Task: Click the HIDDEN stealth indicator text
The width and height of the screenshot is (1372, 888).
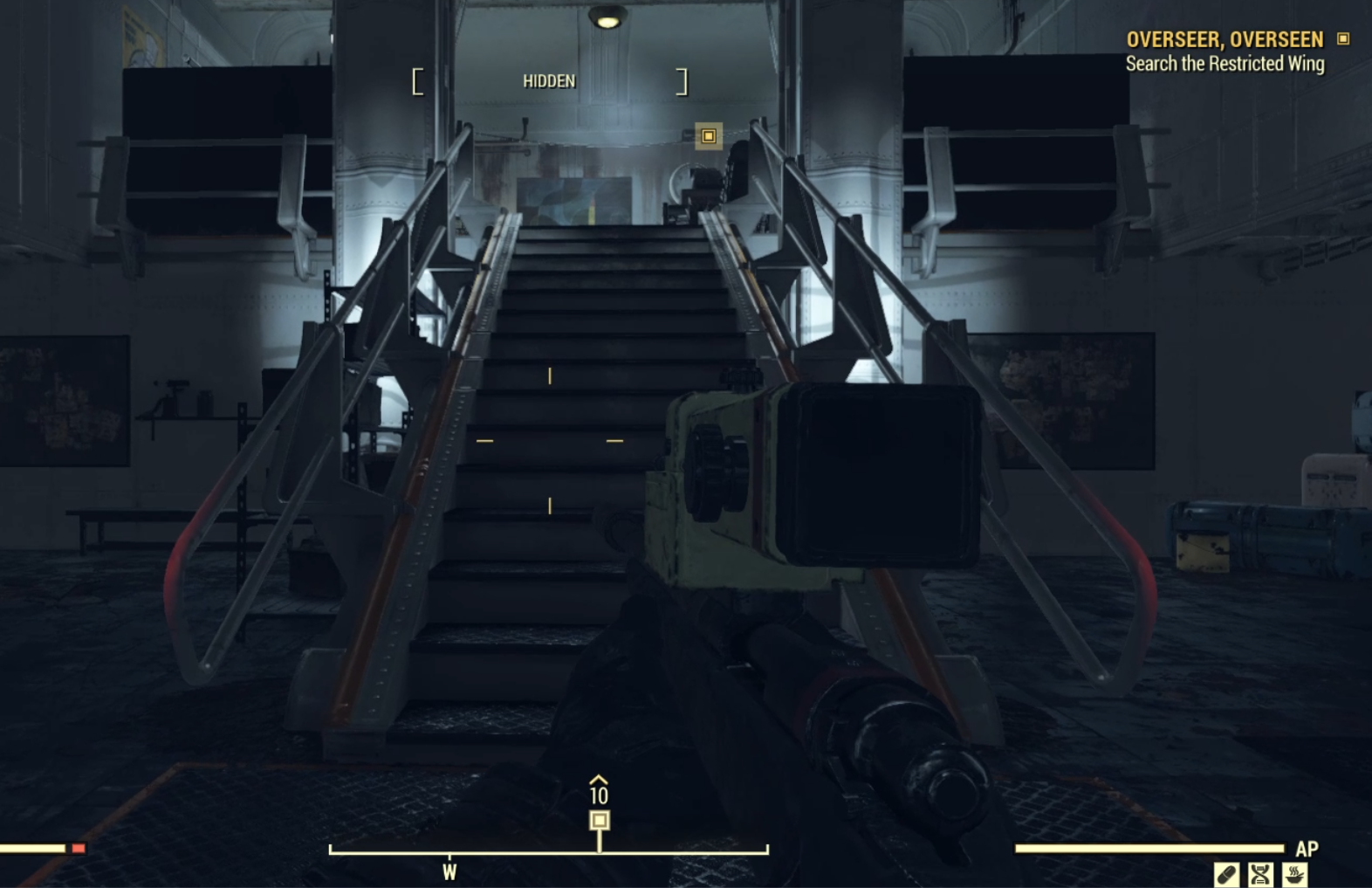Action: pos(549,80)
